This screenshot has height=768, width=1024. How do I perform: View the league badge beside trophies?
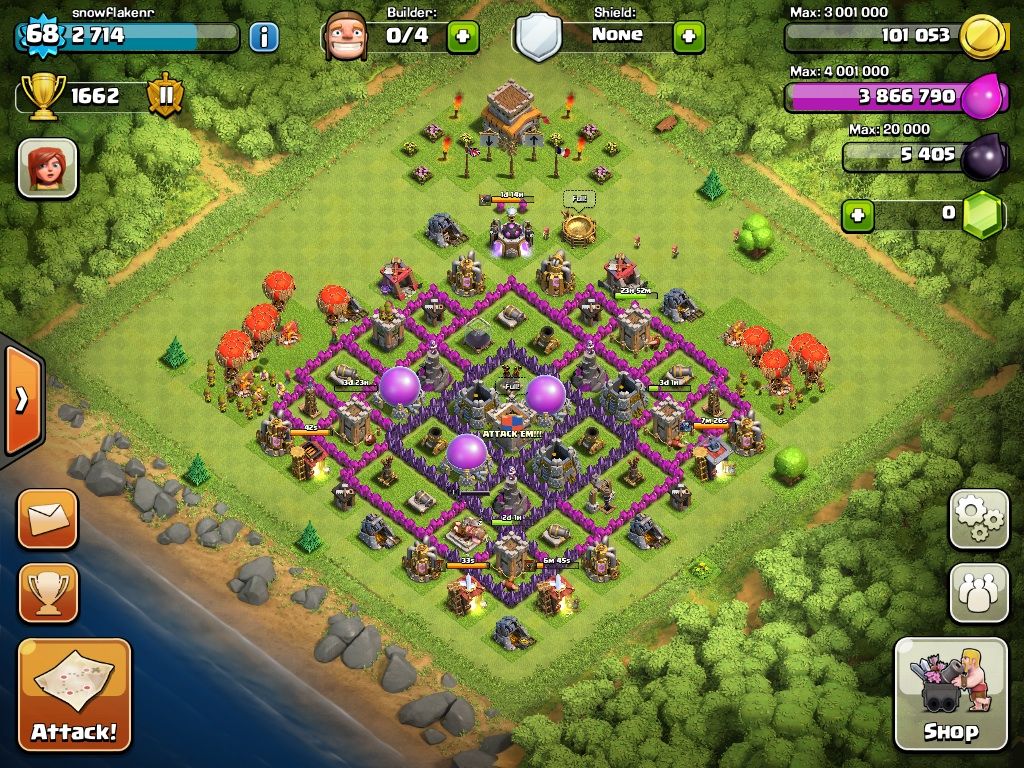click(x=164, y=97)
